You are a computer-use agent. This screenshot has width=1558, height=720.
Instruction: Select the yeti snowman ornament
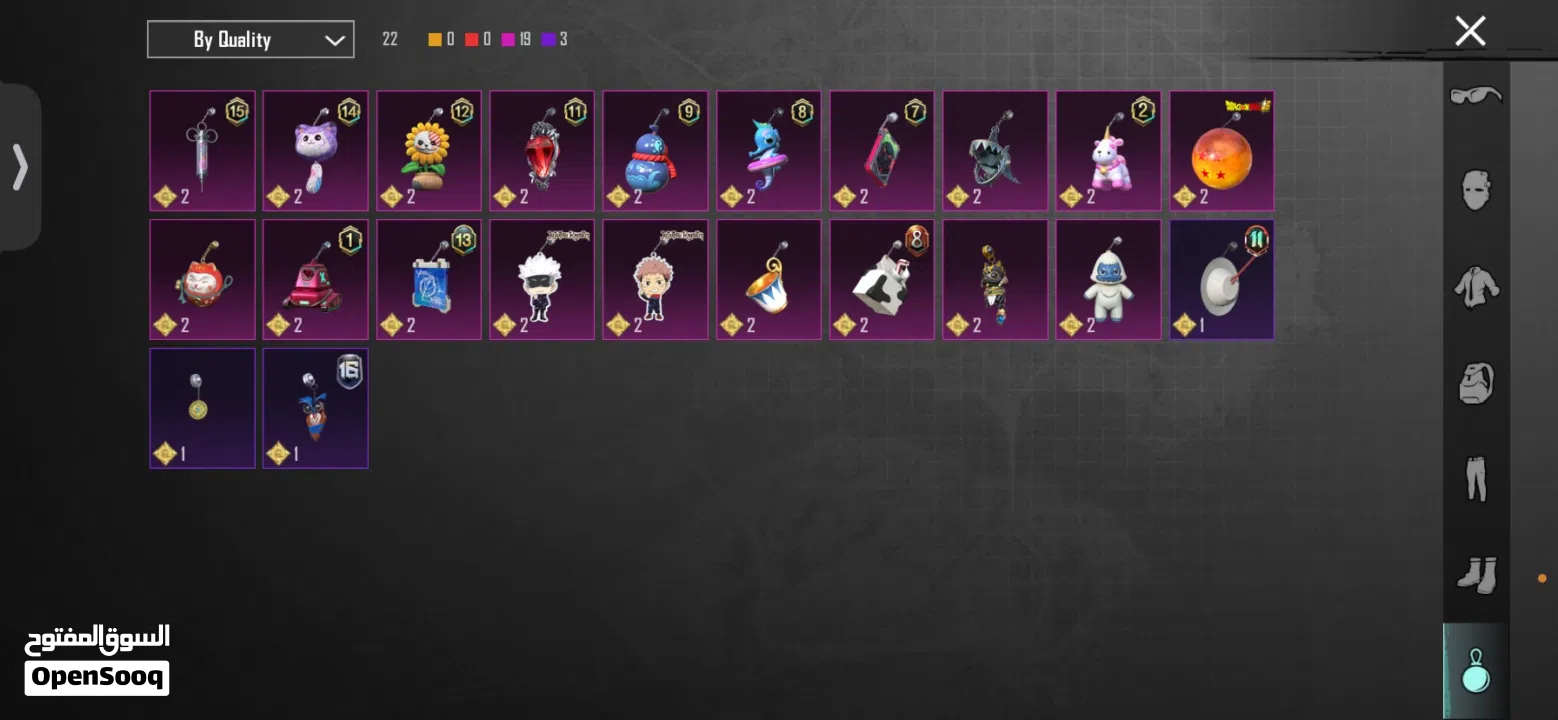(1108, 279)
